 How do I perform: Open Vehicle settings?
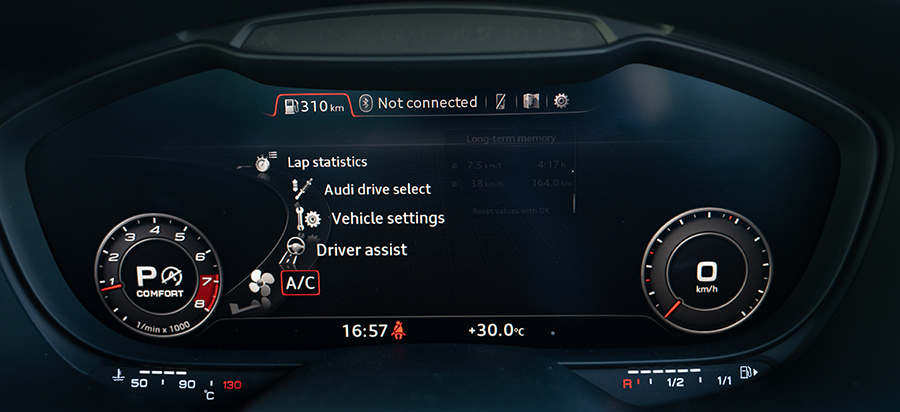[x=387, y=218]
